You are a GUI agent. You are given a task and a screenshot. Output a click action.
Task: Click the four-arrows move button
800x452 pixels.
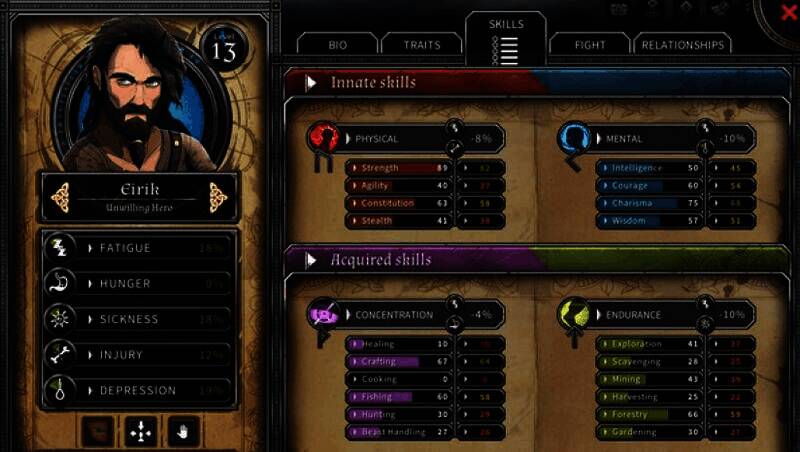tap(140, 432)
